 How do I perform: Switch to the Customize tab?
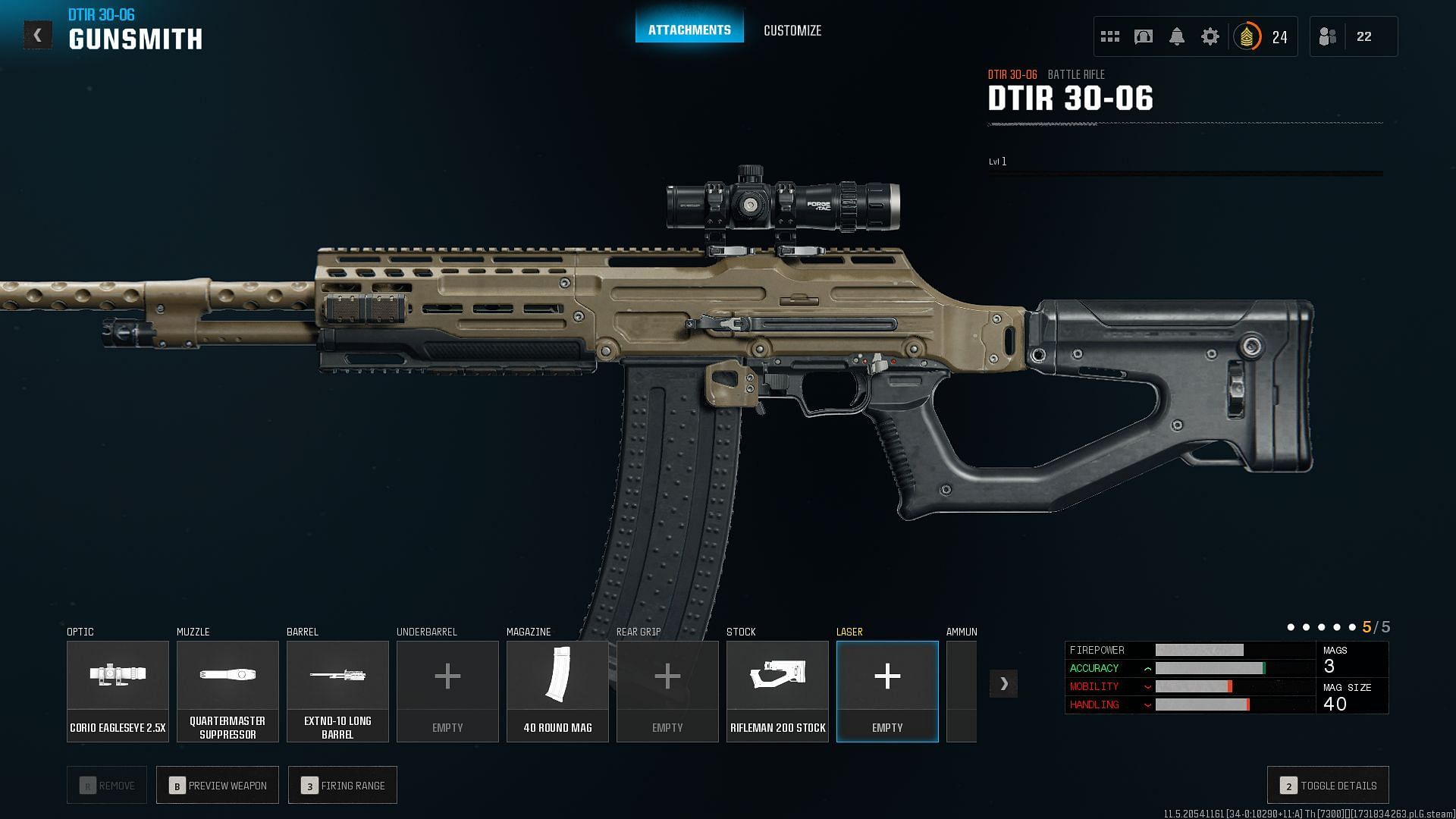point(792,30)
